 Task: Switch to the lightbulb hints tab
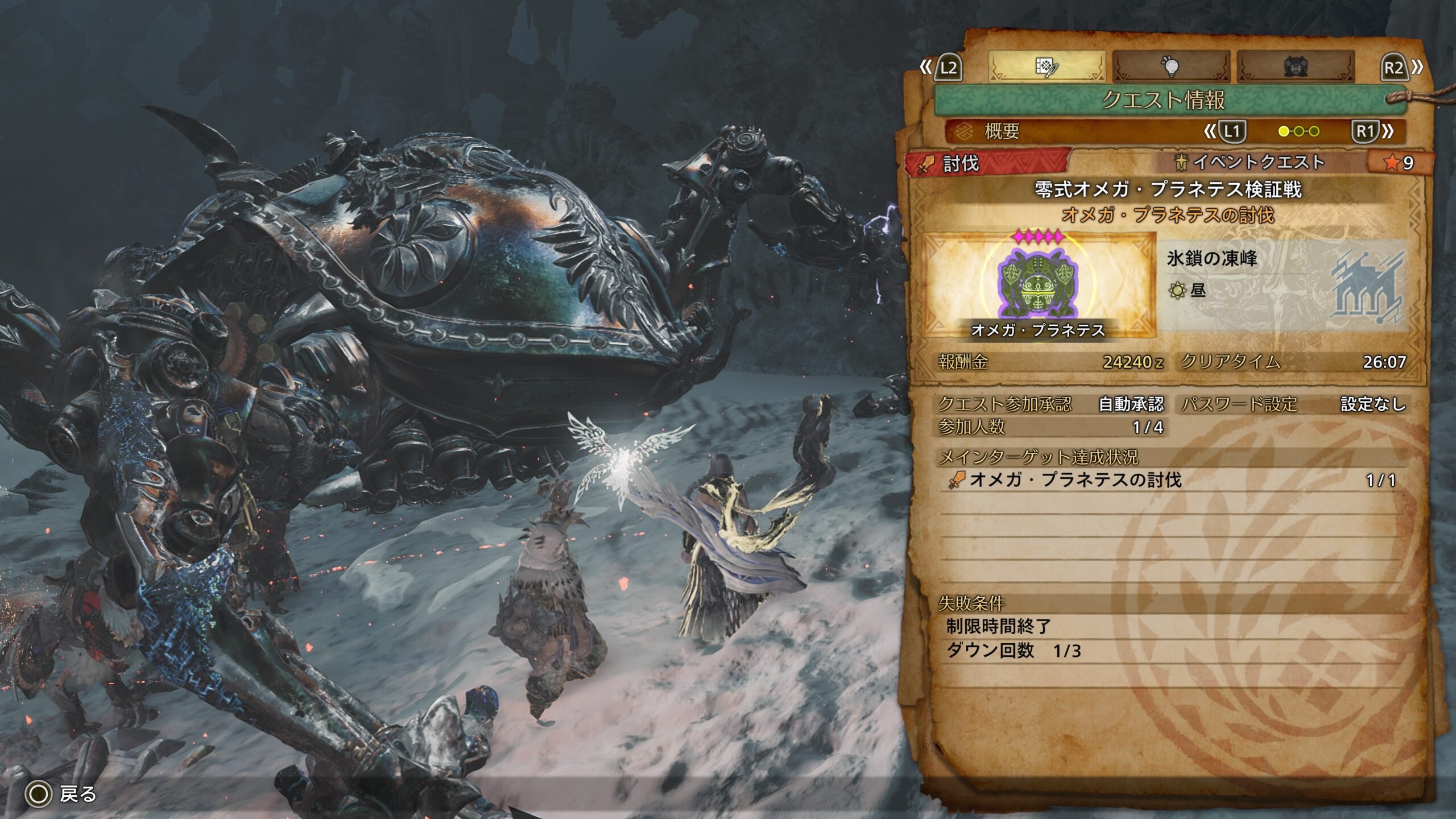[x=1170, y=67]
